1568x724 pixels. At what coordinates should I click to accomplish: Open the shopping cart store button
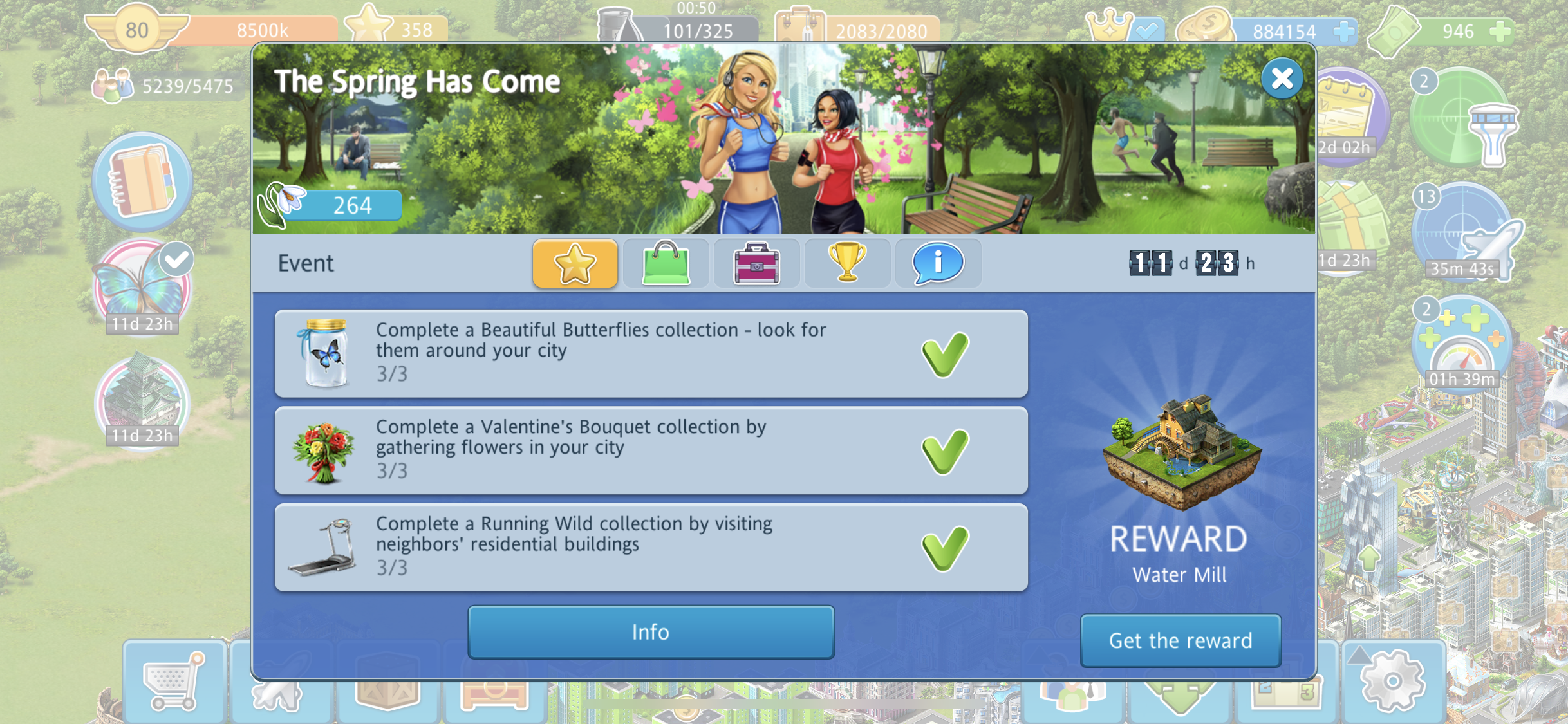[174, 682]
